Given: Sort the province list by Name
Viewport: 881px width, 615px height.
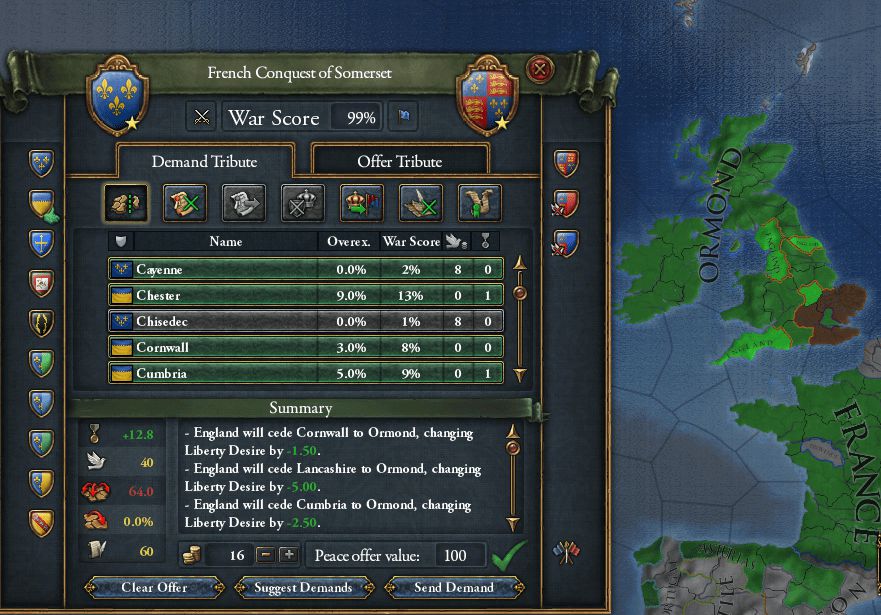Looking at the screenshot, I should (x=226, y=241).
